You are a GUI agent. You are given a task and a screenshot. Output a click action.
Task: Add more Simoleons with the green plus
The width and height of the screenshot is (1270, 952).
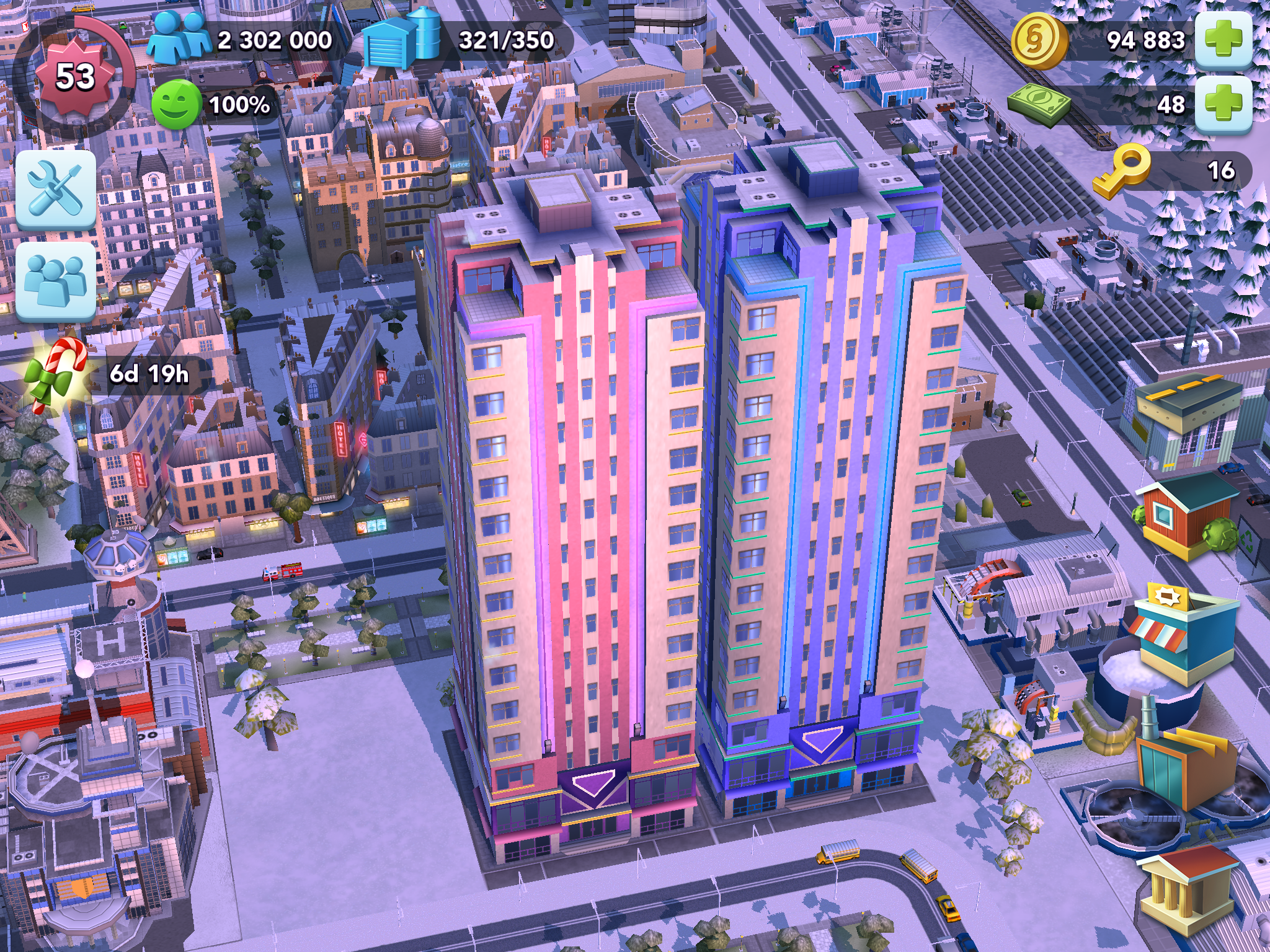[1223, 39]
